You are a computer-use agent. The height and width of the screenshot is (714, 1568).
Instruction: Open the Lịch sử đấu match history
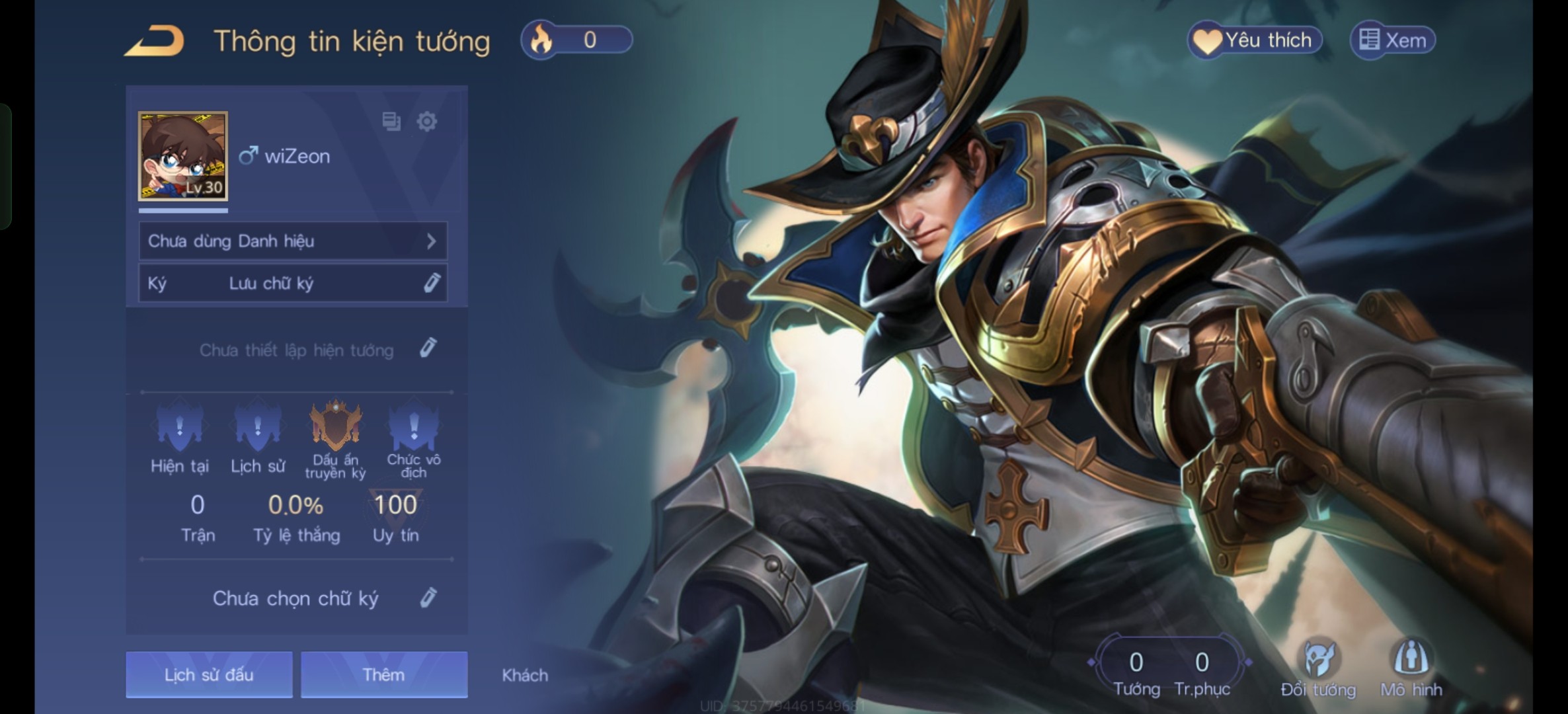point(209,674)
